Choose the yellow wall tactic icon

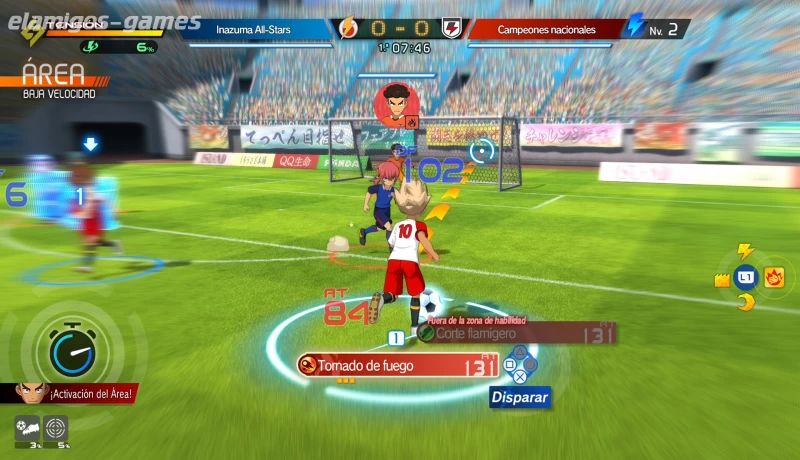coord(721,280)
